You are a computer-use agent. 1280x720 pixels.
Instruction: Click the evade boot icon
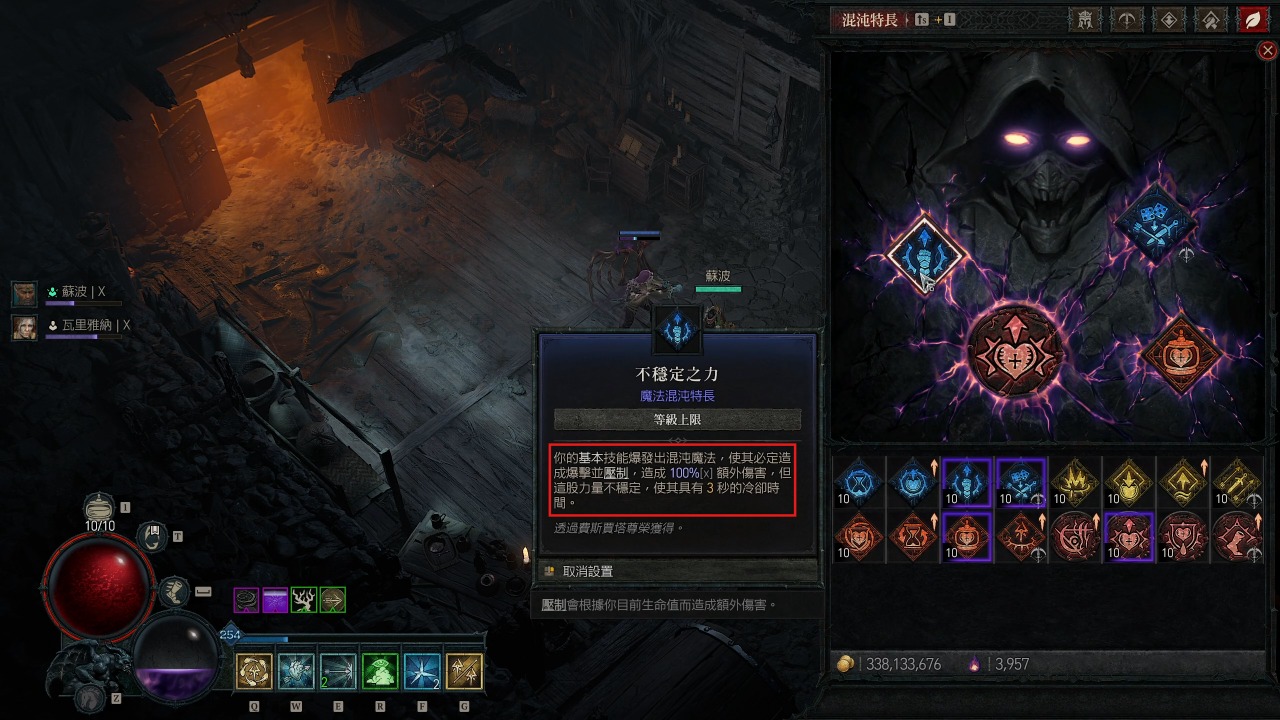point(174,592)
